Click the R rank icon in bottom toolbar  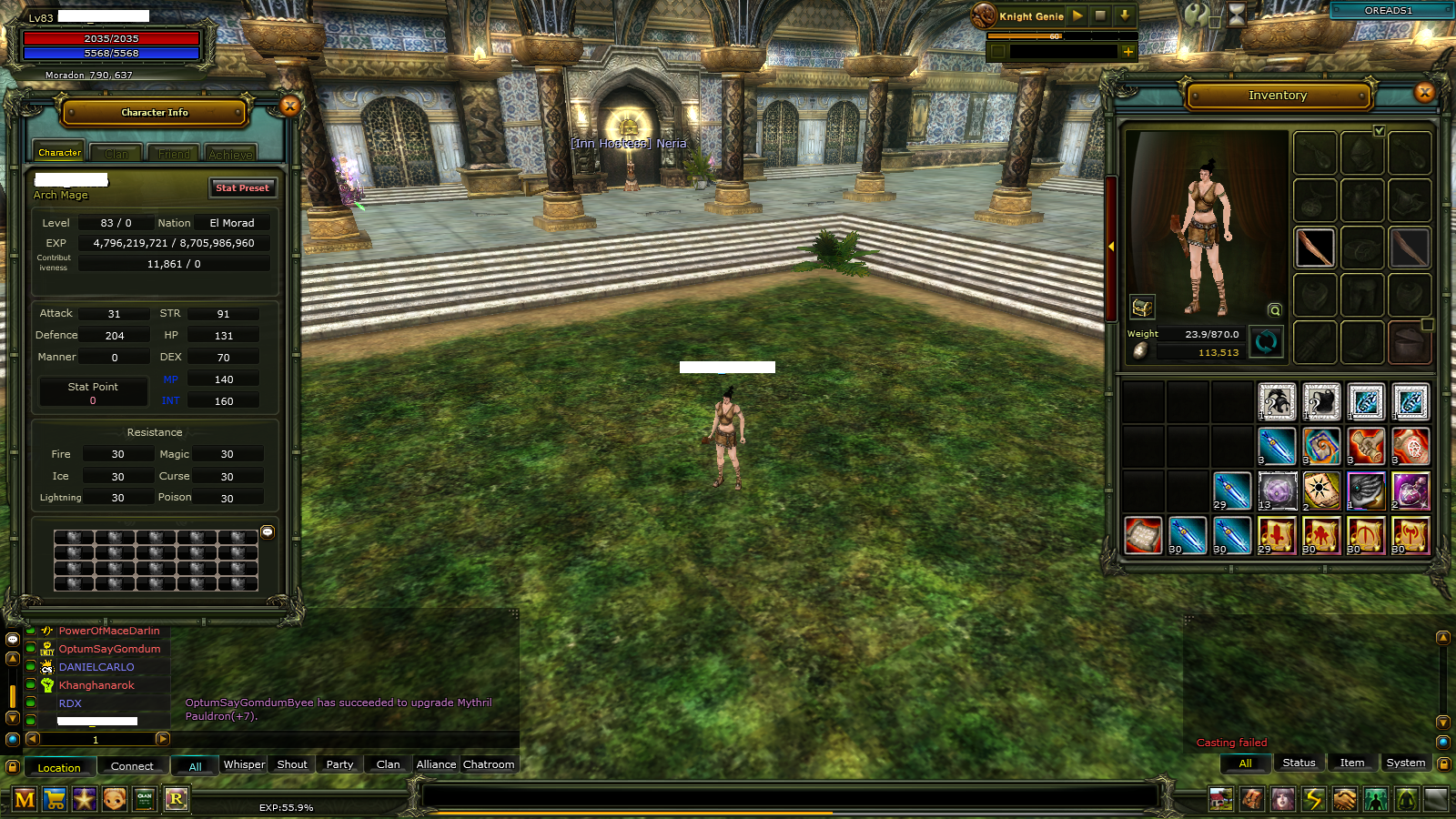click(x=176, y=798)
